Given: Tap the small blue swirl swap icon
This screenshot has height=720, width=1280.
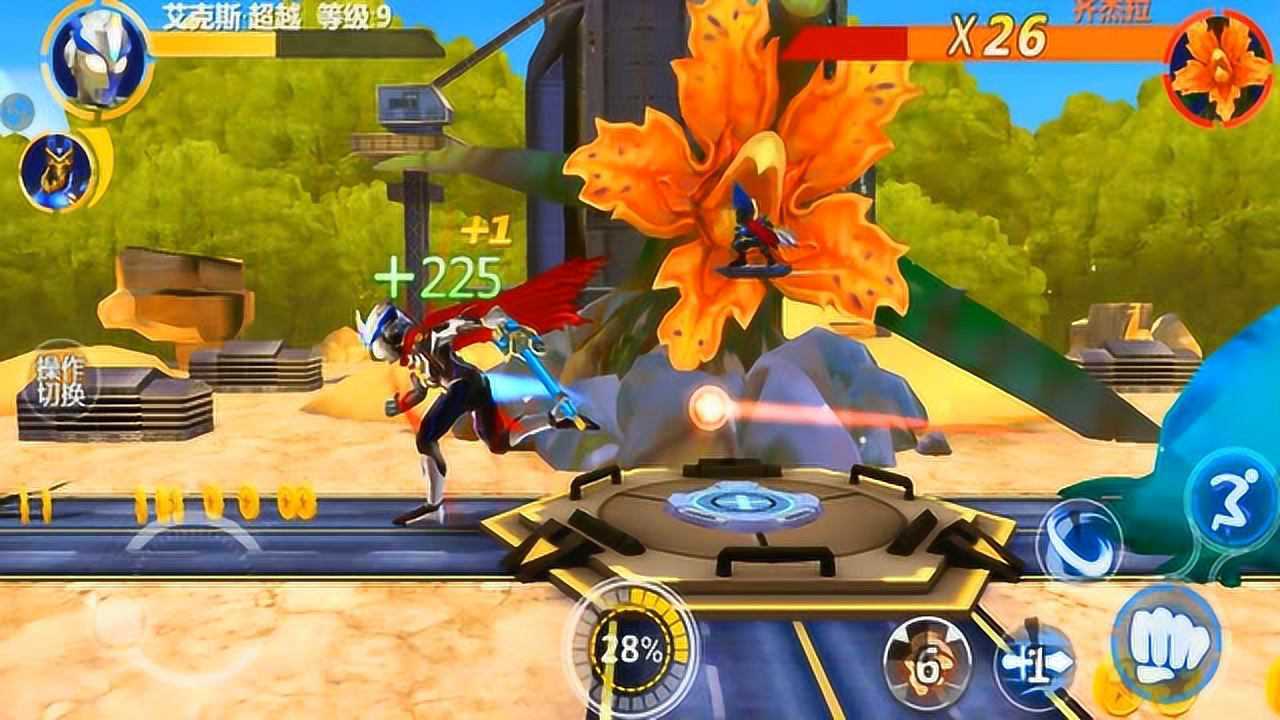Looking at the screenshot, I should [x=14, y=112].
